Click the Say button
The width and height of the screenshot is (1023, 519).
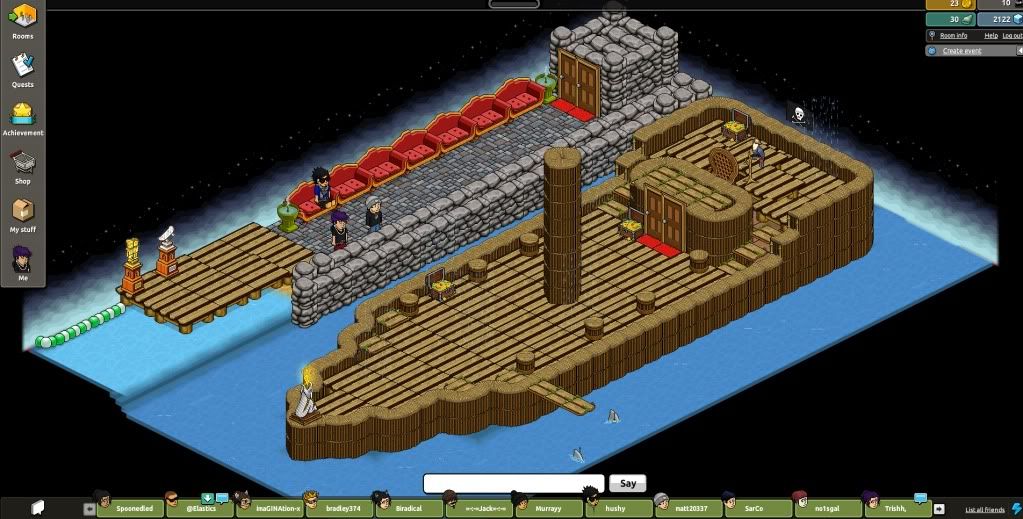(627, 483)
